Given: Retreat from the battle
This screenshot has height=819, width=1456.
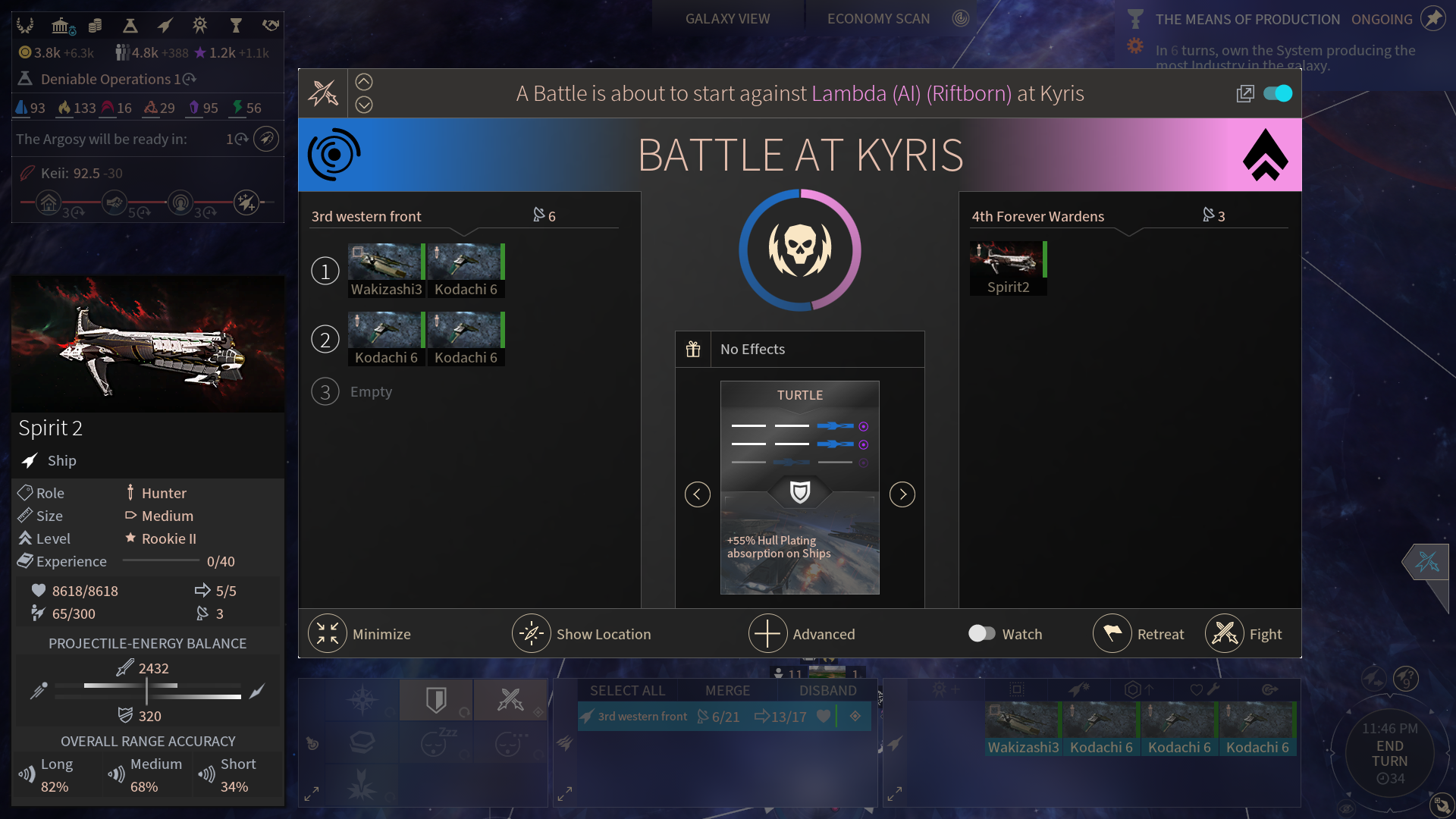Looking at the screenshot, I should 1139,634.
